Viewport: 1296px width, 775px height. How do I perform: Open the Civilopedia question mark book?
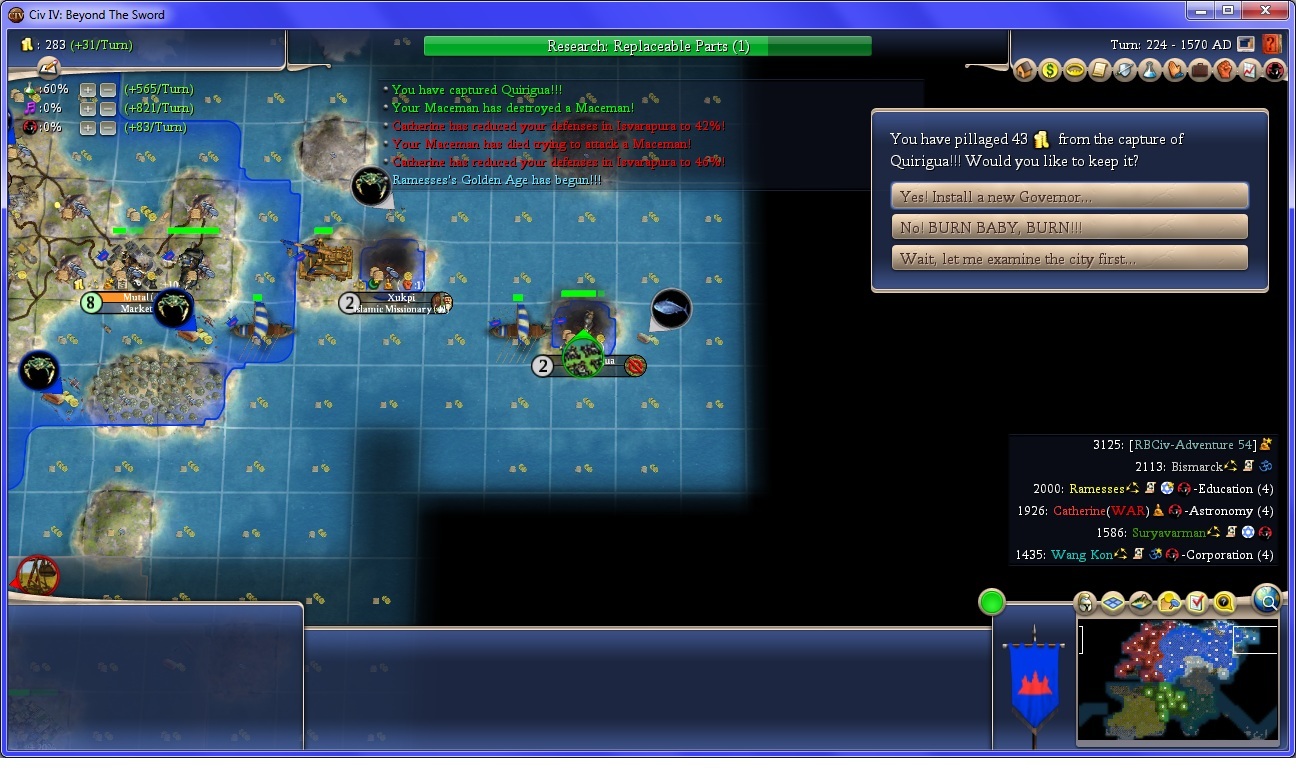(x=1272, y=44)
